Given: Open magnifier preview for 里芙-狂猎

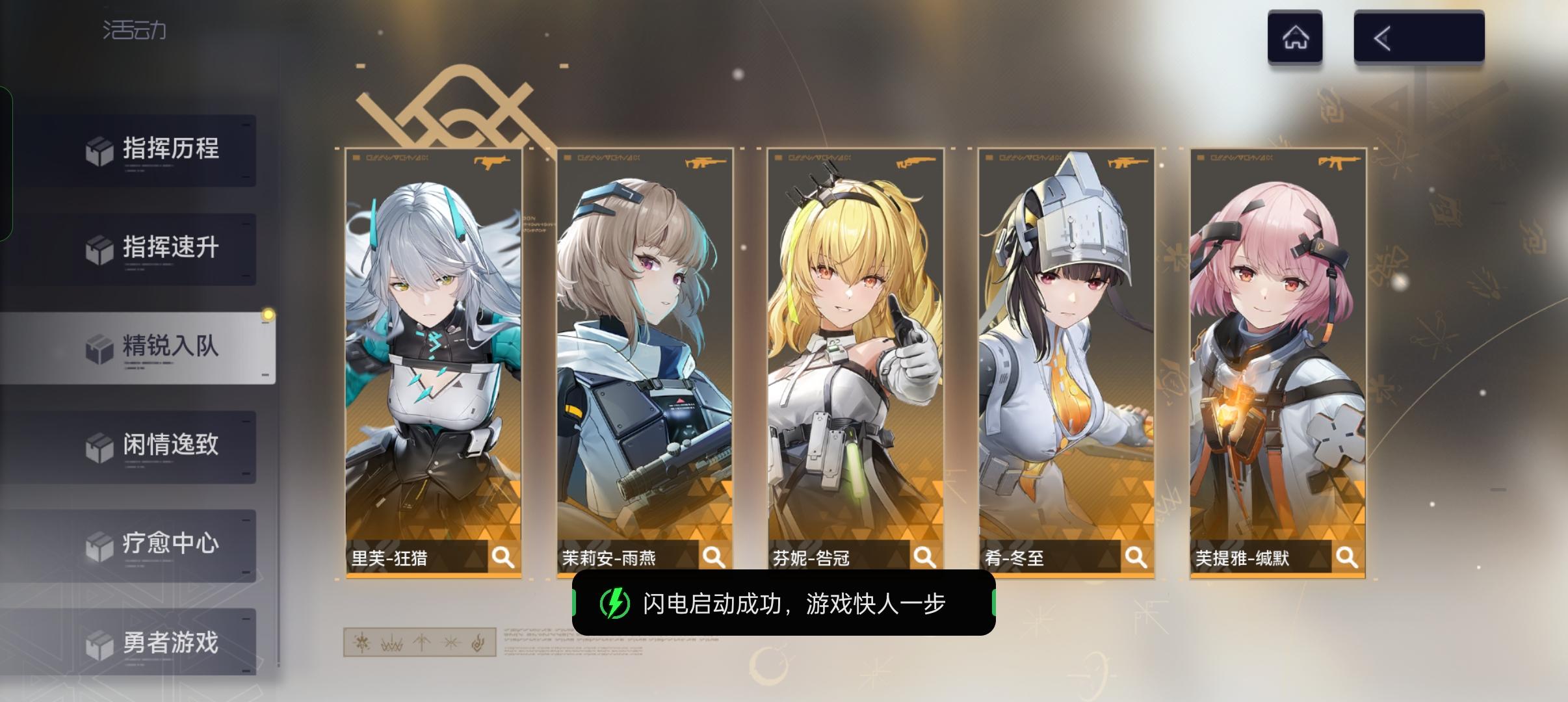Looking at the screenshot, I should point(504,556).
